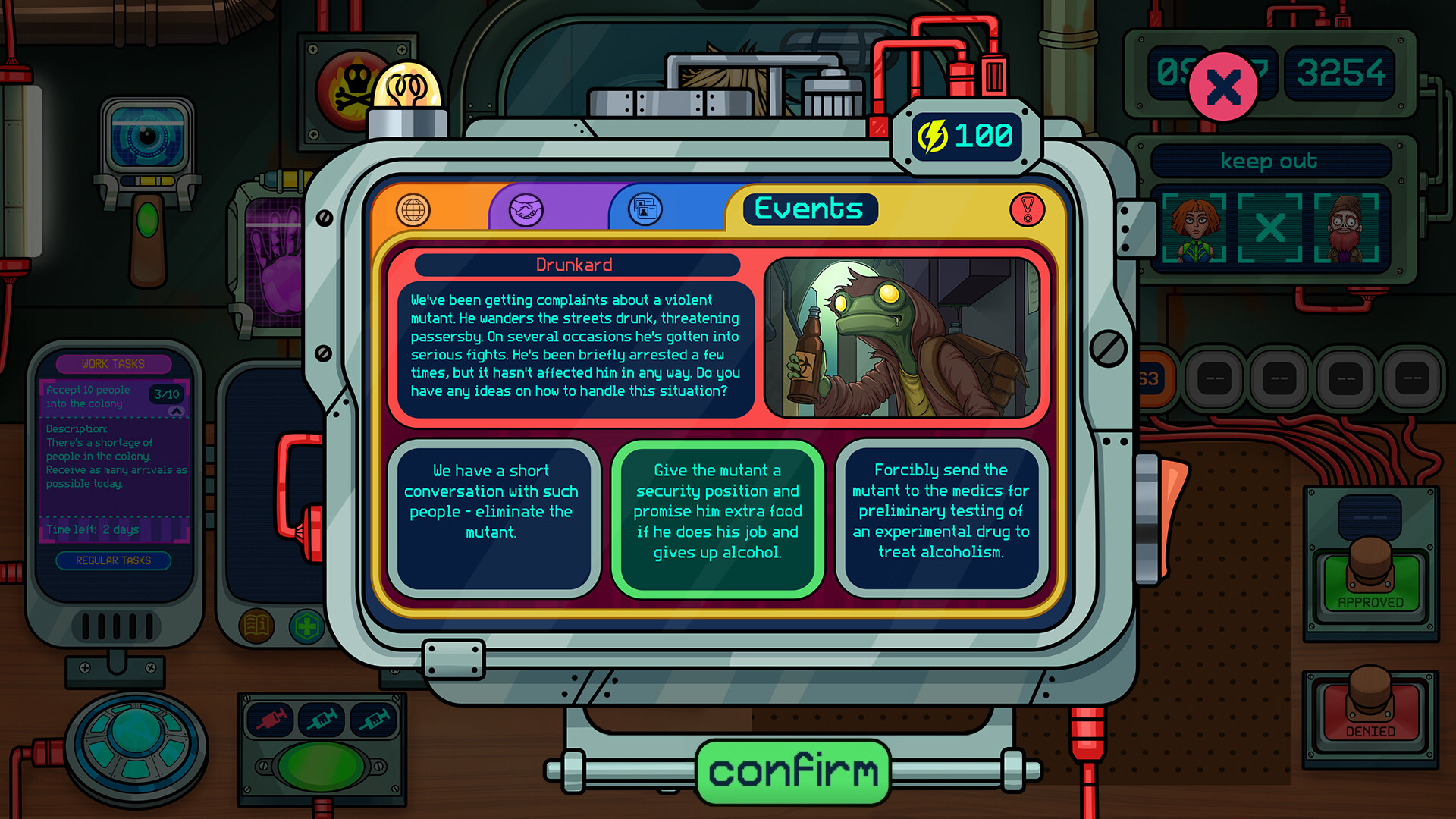Click the red exclamation alert icon
Screen dimensions: 1456x819
1028,210
